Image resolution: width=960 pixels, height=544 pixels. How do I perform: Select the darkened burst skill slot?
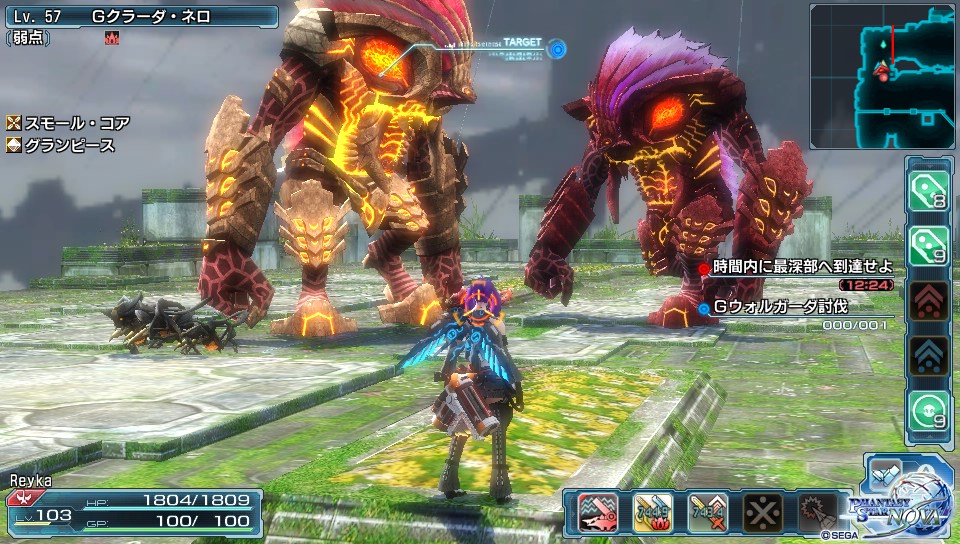point(816,512)
